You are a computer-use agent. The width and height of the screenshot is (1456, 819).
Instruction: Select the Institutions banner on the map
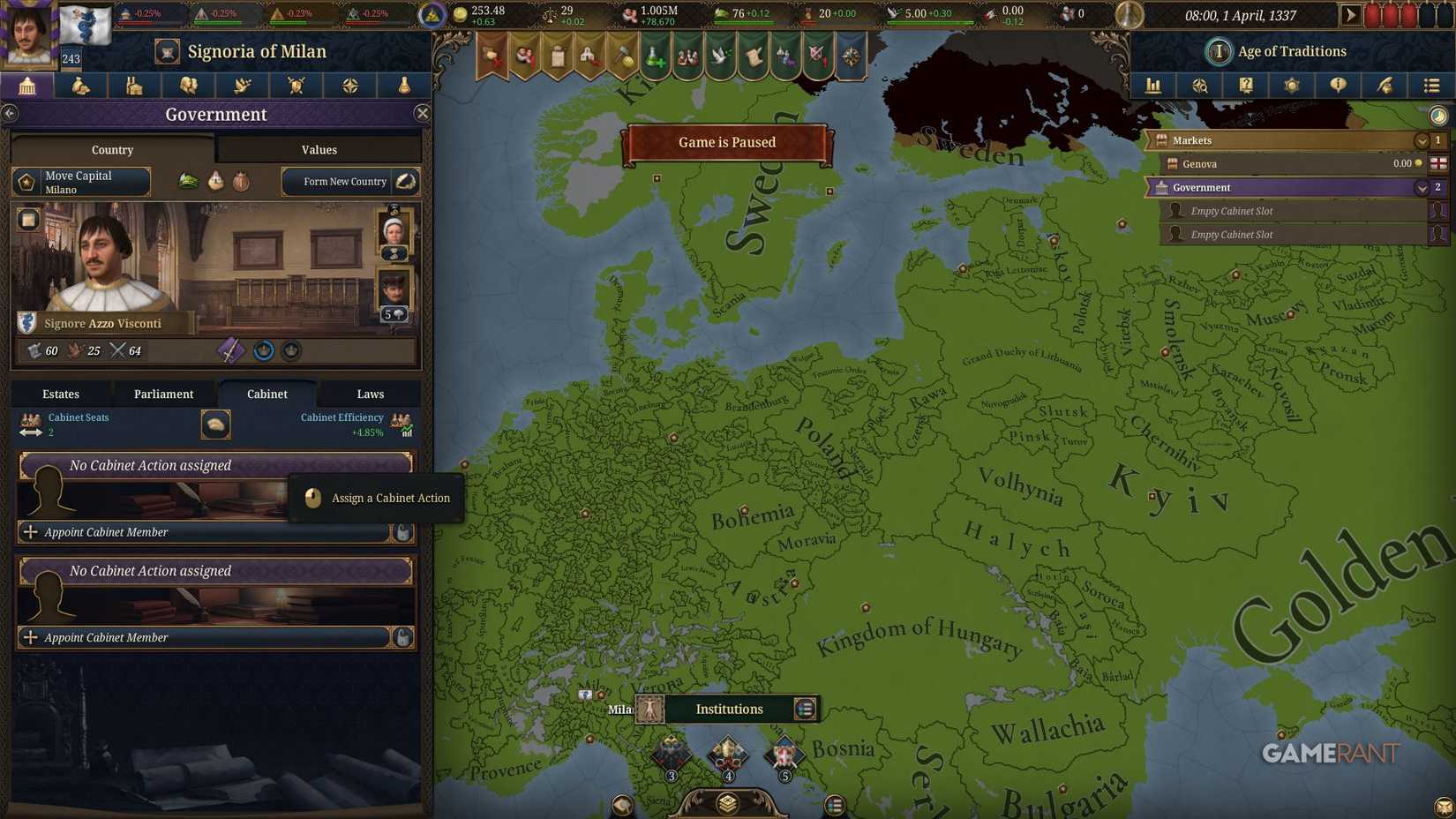click(729, 709)
